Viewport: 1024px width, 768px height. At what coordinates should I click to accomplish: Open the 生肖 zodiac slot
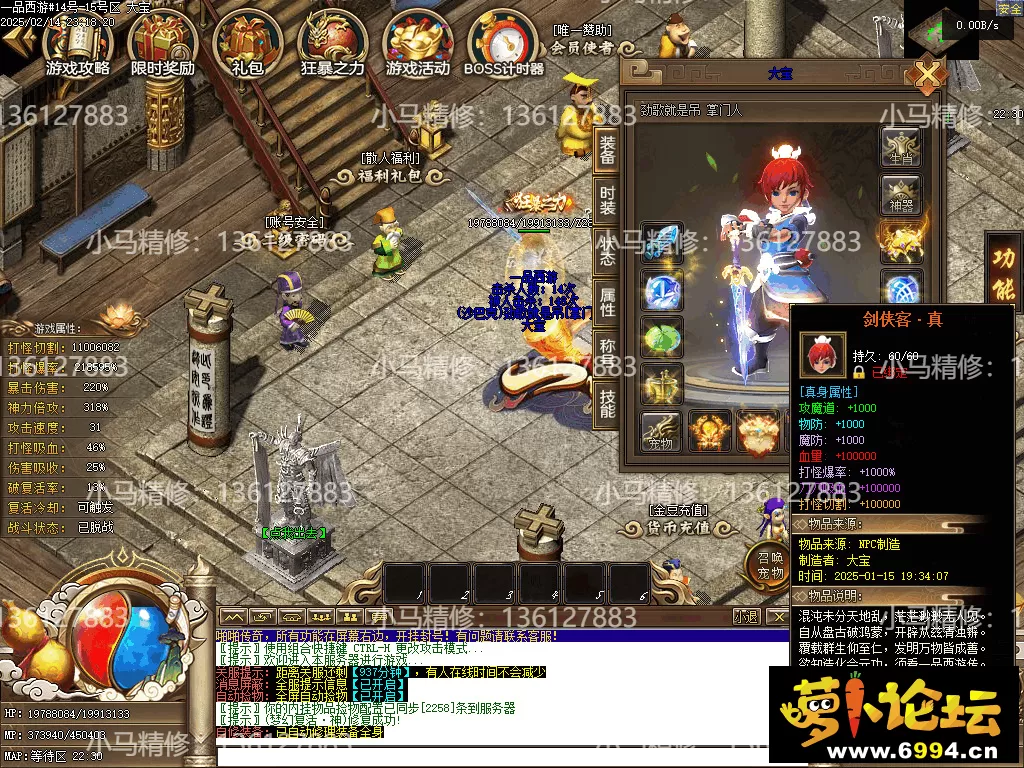[x=900, y=147]
